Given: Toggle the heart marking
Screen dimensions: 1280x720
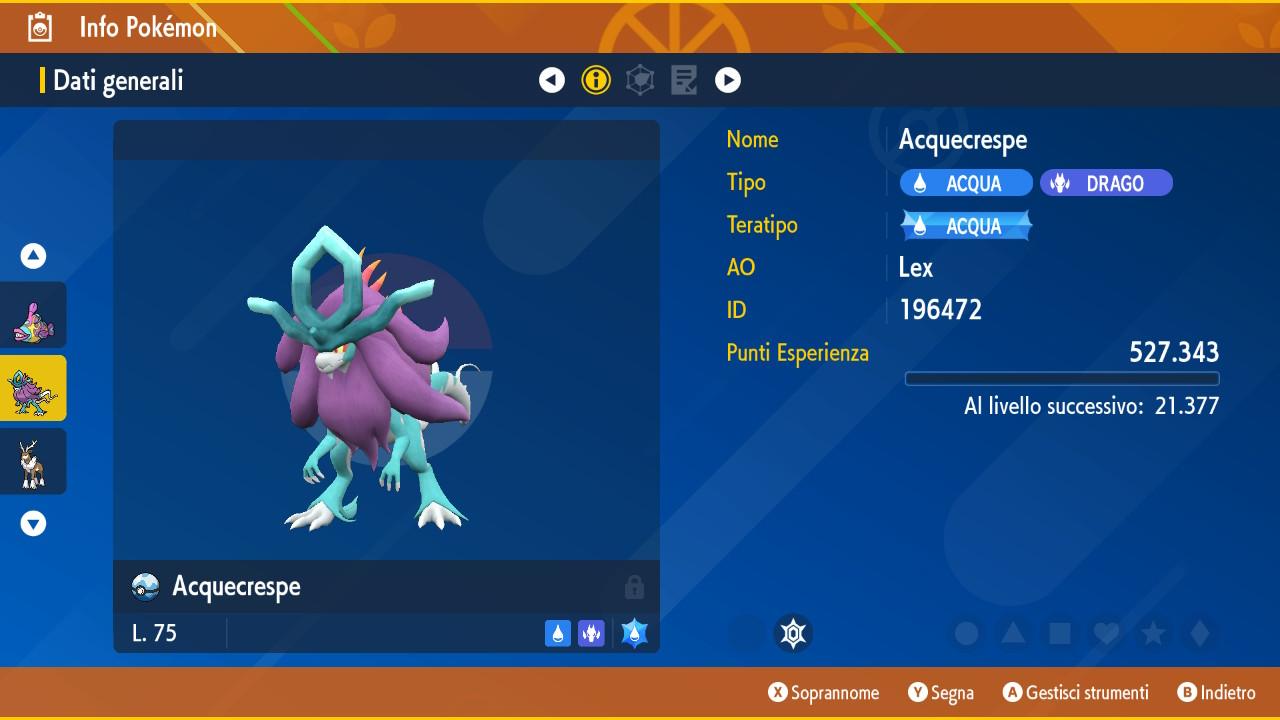Looking at the screenshot, I should click(x=1106, y=633).
